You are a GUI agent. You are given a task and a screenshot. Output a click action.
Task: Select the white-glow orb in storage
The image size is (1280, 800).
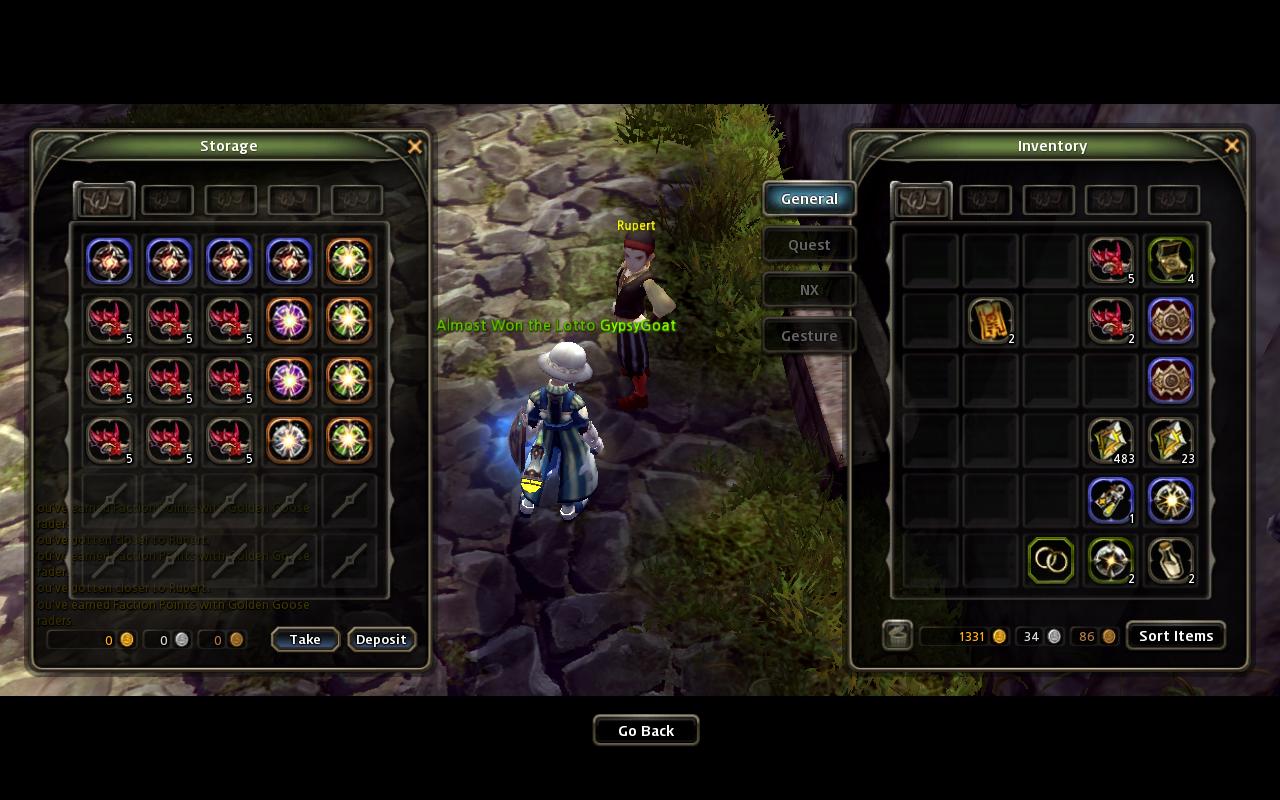click(289, 440)
